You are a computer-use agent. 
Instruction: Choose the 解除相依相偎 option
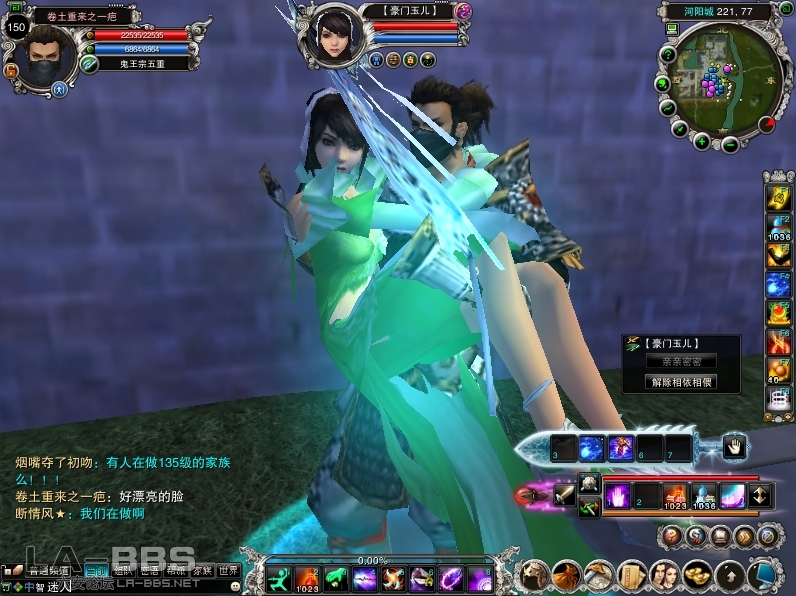[x=681, y=382]
